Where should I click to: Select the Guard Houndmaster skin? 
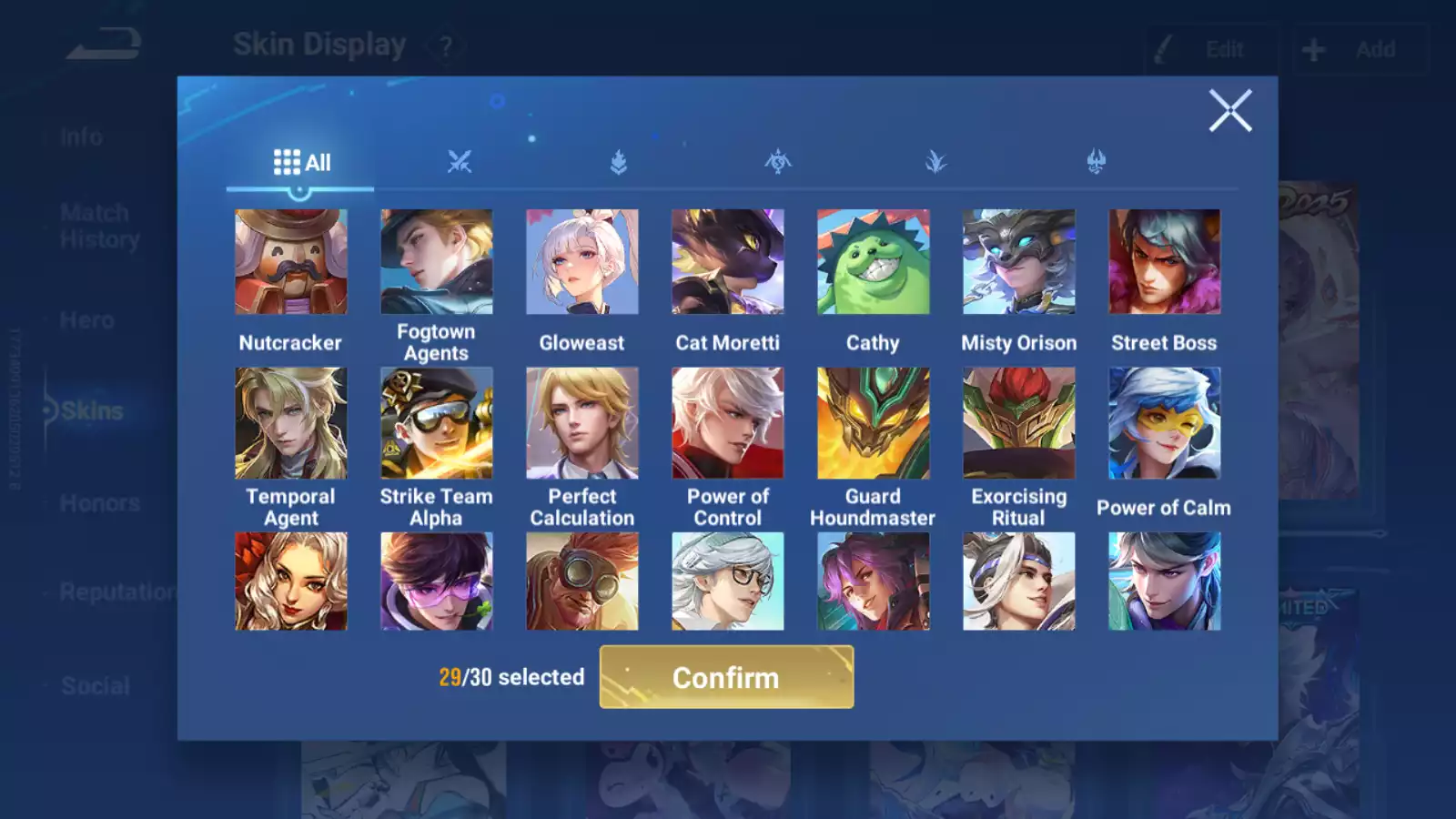(874, 423)
